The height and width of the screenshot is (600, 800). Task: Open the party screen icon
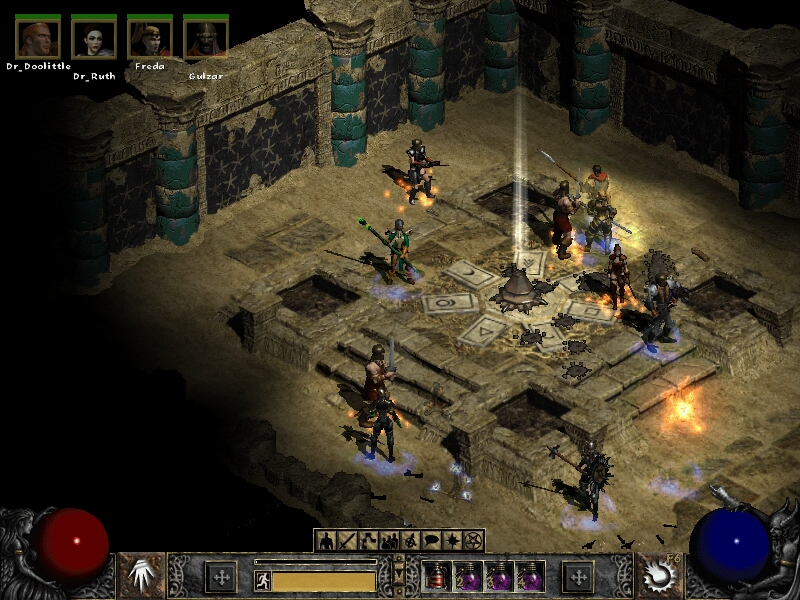pyautogui.click(x=389, y=541)
